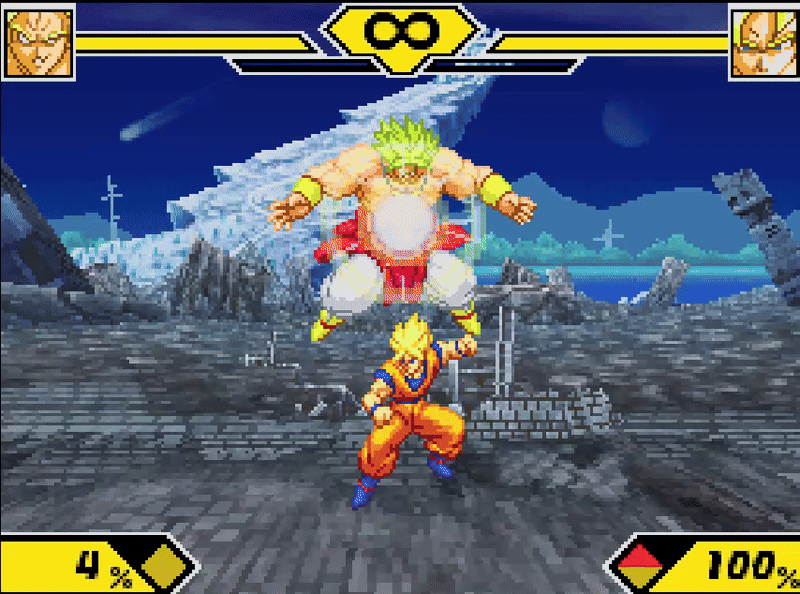This screenshot has width=800, height=594.
Task: Click player one's fighter portrait
Action: 39,43
